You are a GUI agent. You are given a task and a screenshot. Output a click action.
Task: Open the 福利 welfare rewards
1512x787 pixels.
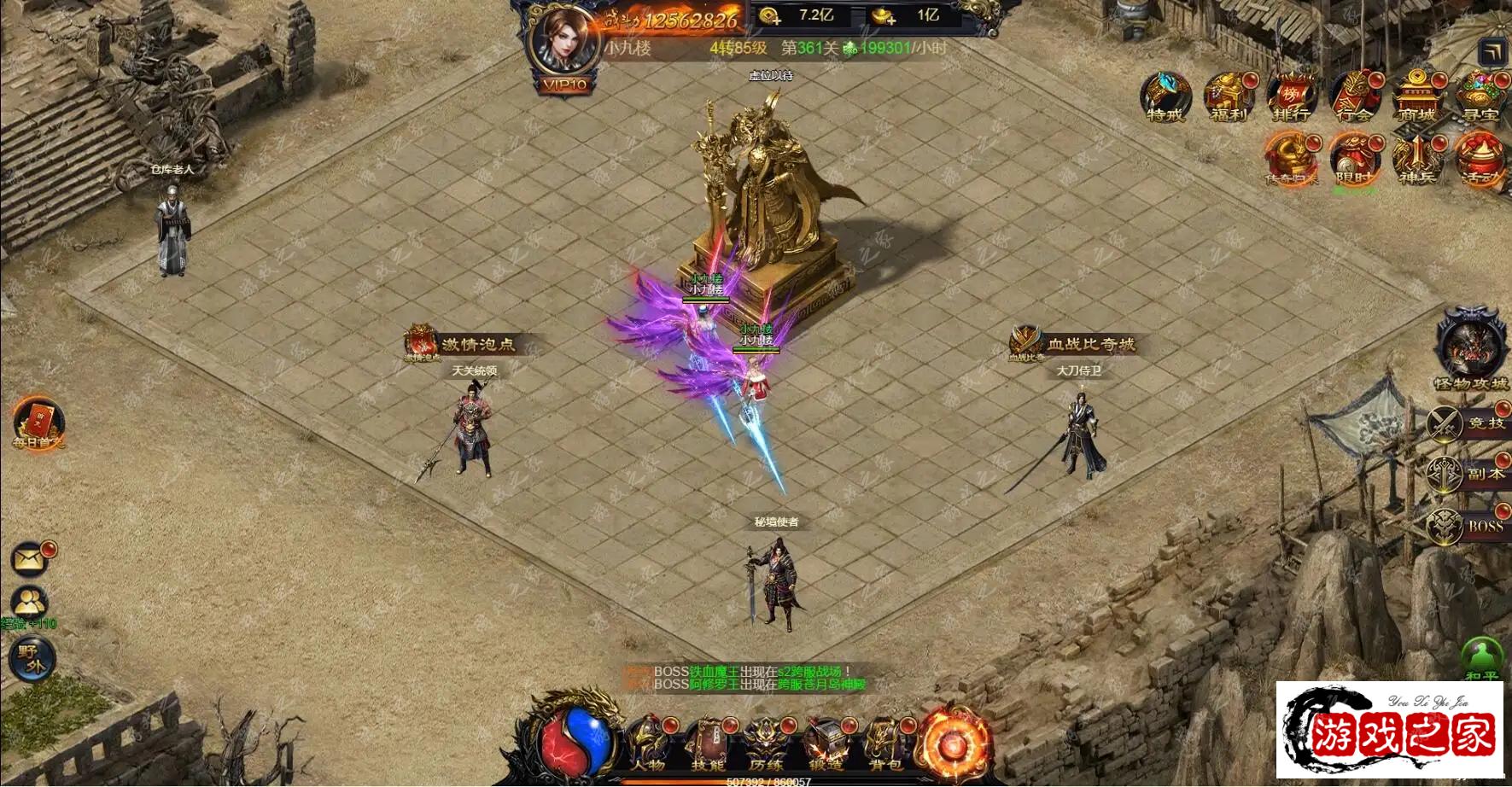pyautogui.click(x=1229, y=96)
